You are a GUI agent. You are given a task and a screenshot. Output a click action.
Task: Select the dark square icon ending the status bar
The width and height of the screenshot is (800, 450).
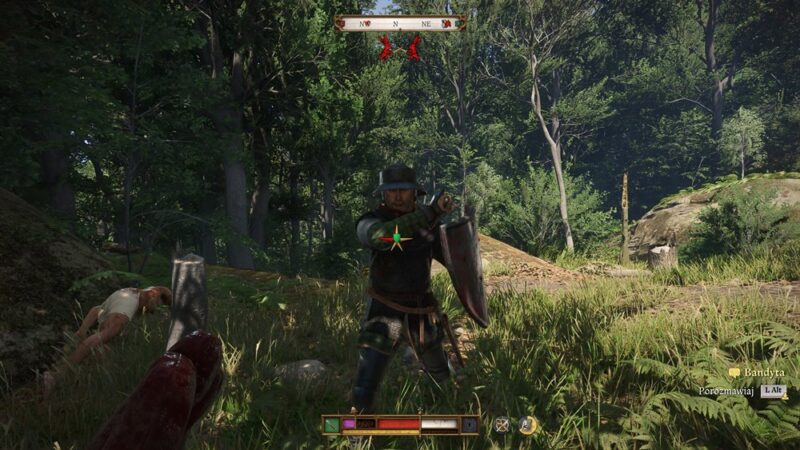point(470,424)
